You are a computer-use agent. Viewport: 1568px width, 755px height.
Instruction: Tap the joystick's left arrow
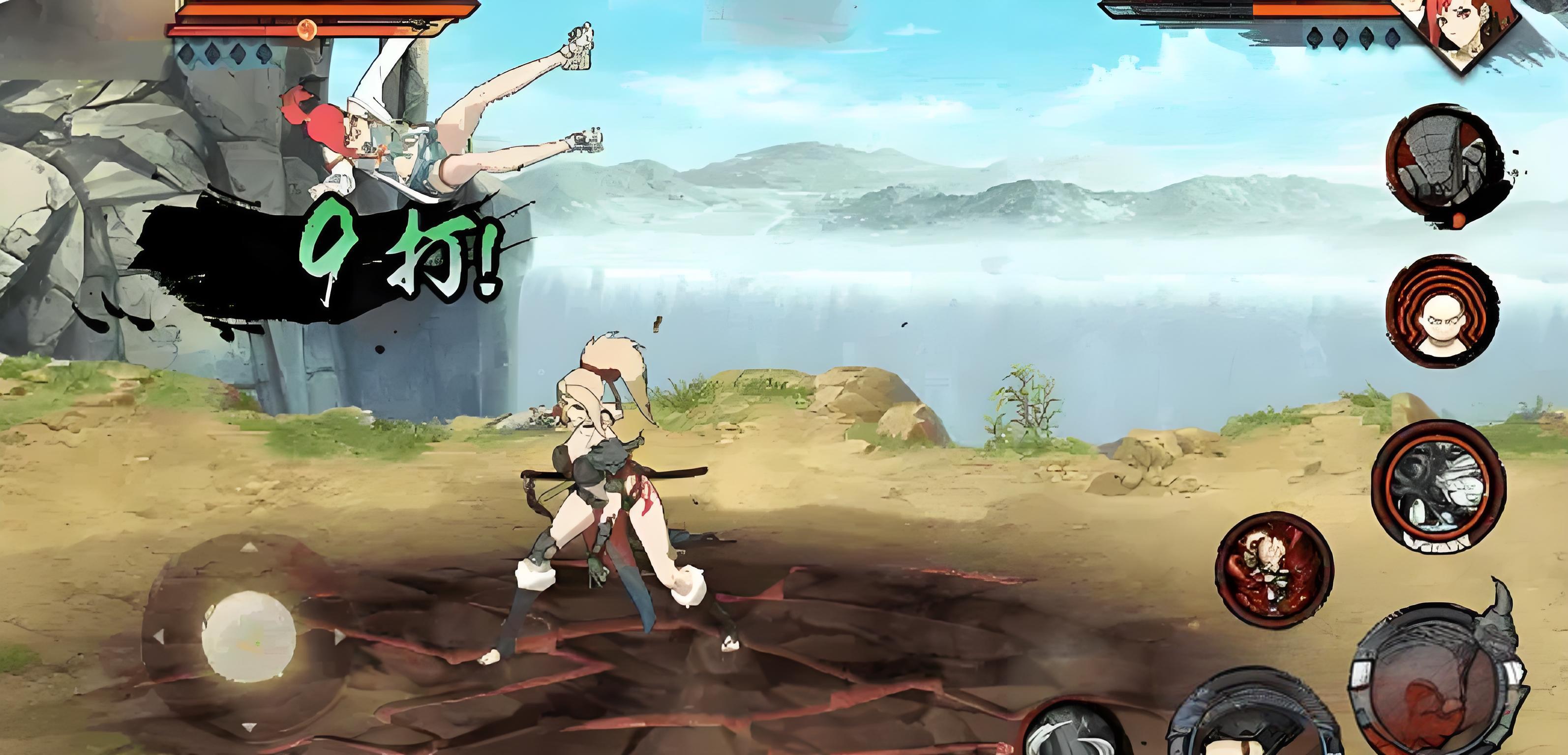(x=159, y=637)
